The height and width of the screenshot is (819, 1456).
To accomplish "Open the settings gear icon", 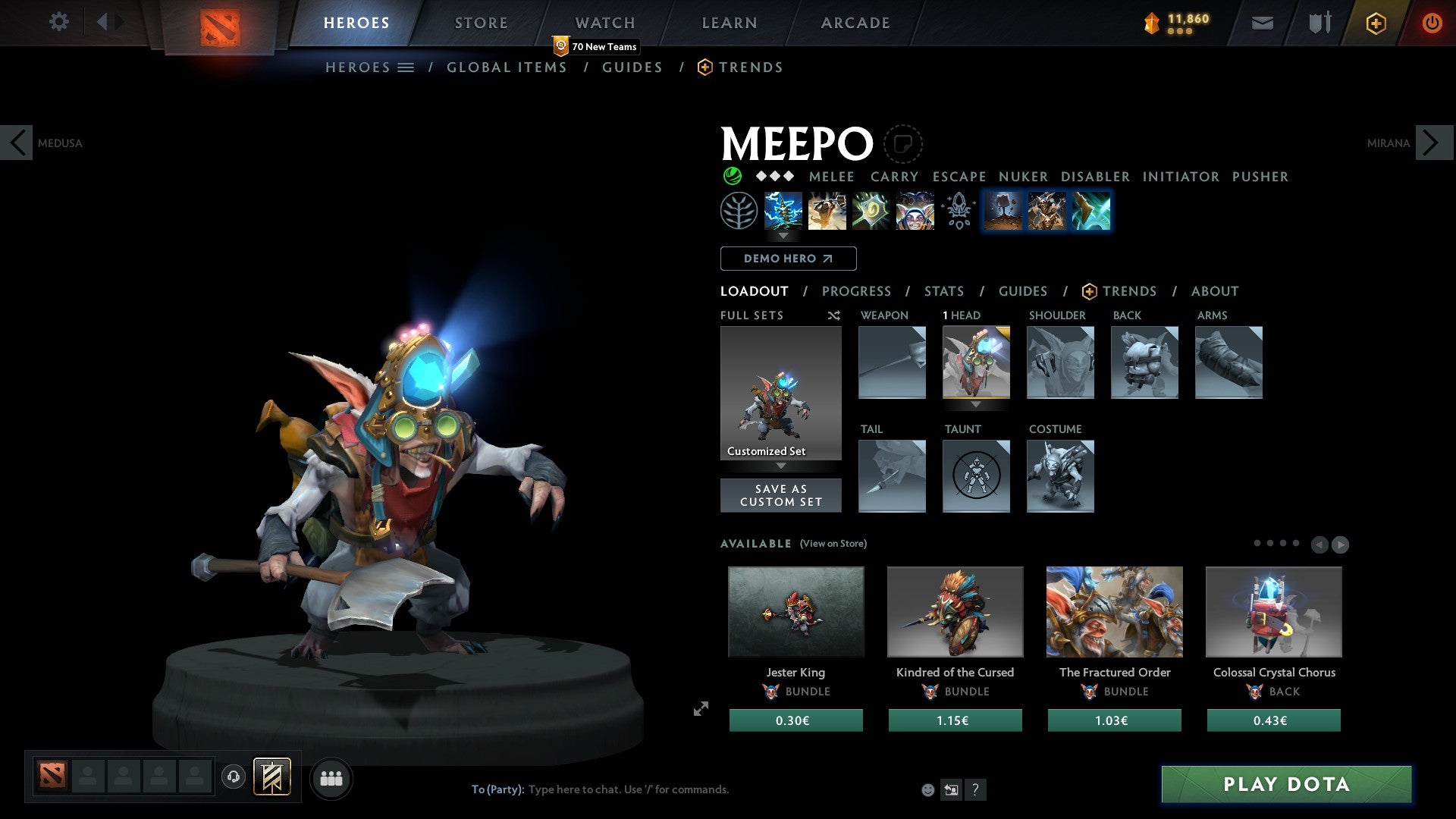I will point(59,23).
